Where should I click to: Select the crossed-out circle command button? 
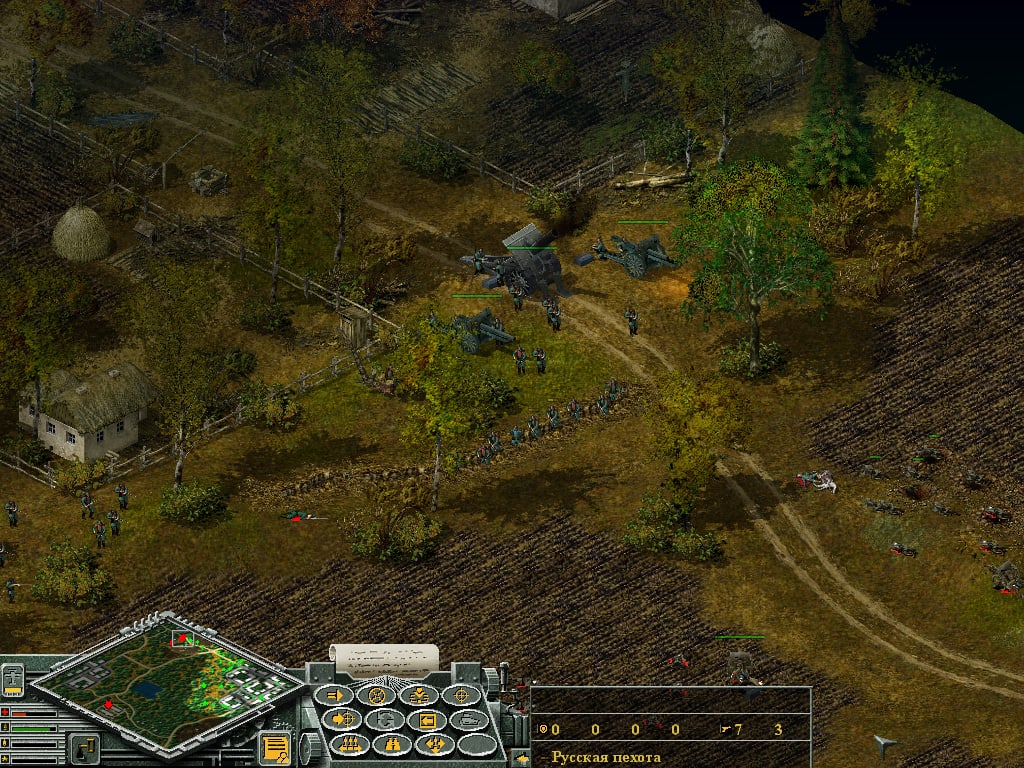[377, 695]
